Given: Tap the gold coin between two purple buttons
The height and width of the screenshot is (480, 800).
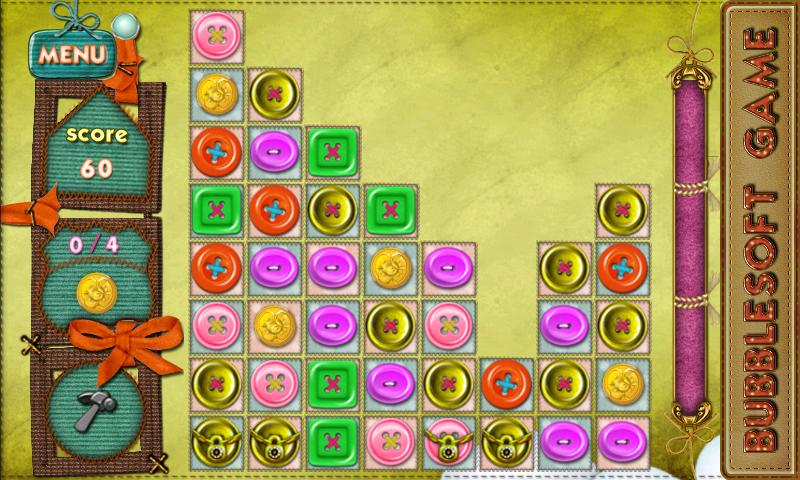Looking at the screenshot, I should [x=391, y=267].
